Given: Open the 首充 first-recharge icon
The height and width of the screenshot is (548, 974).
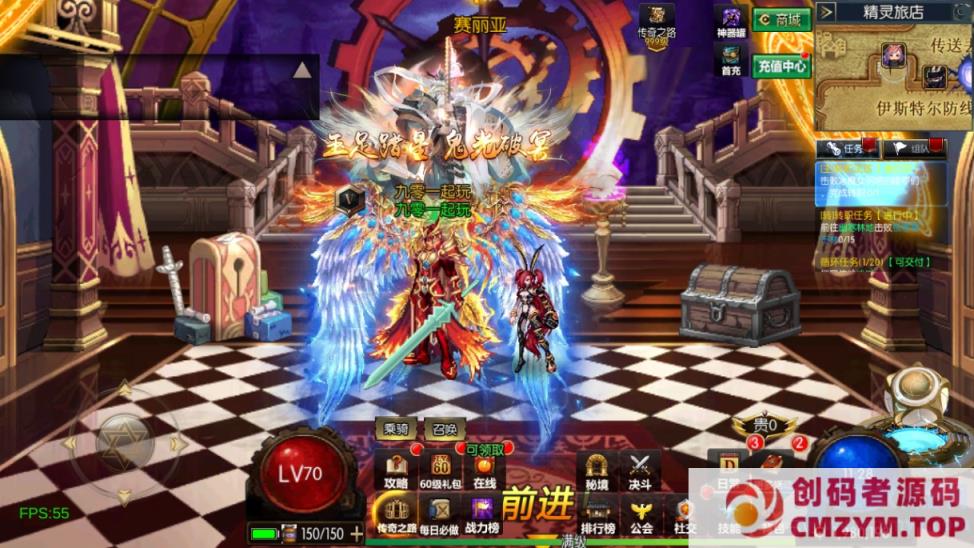Looking at the screenshot, I should pyautogui.click(x=732, y=60).
